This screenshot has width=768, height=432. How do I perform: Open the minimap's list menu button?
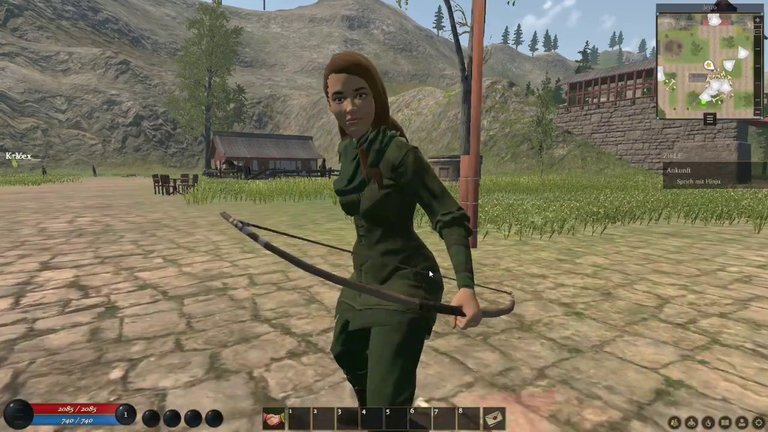click(709, 118)
